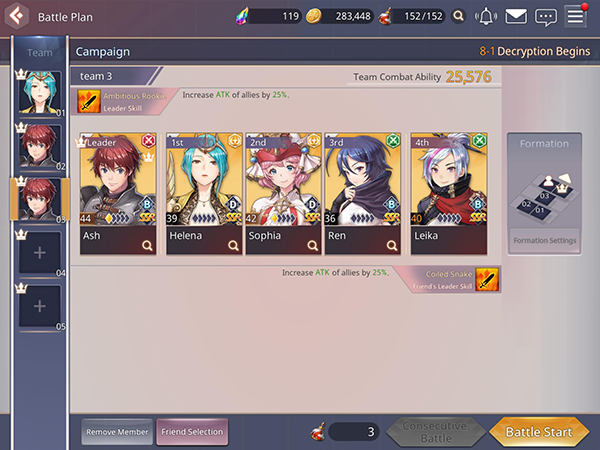
Task: Choose Sophia's character card
Action: tap(283, 193)
